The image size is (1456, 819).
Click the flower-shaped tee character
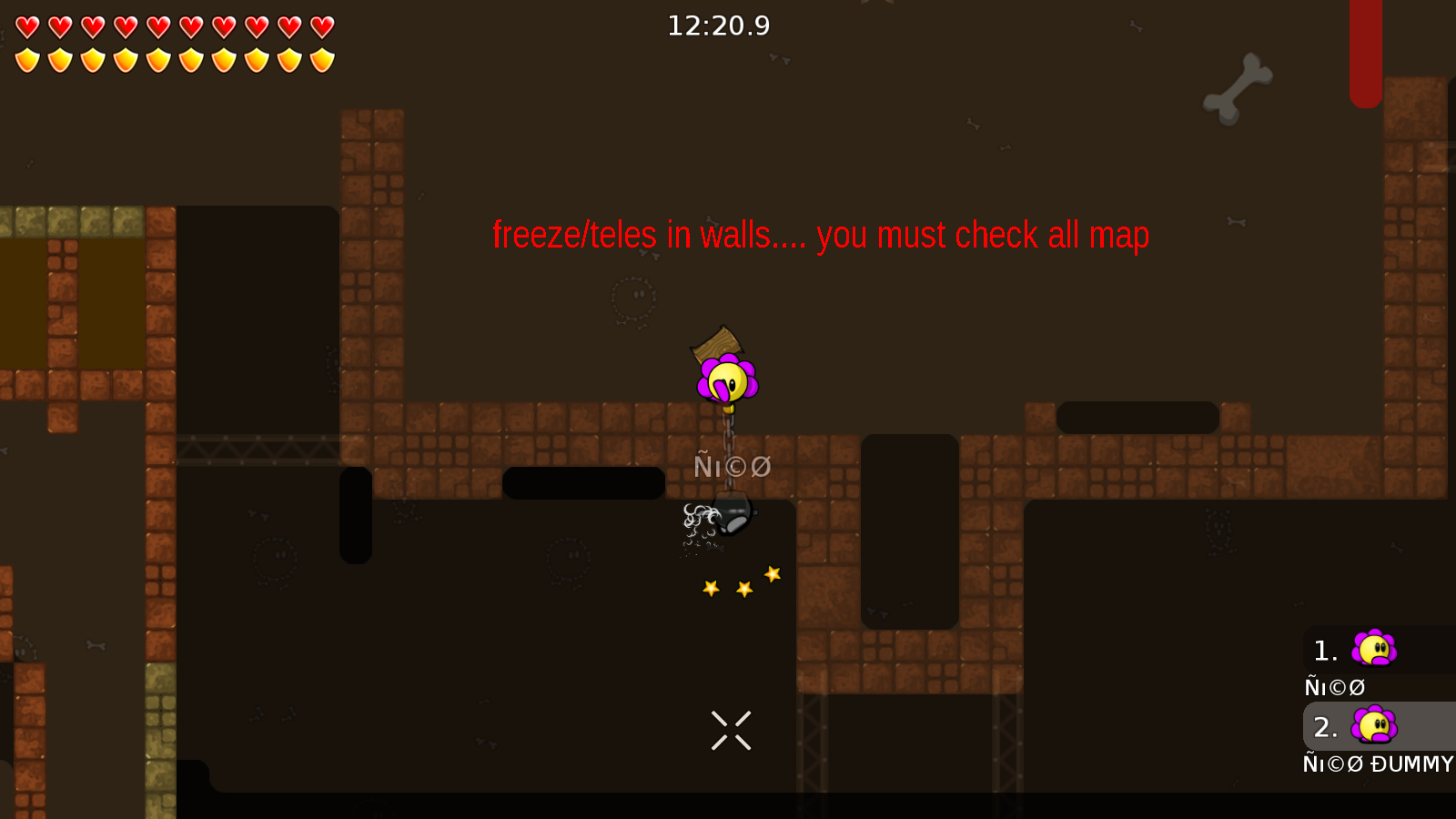click(726, 378)
